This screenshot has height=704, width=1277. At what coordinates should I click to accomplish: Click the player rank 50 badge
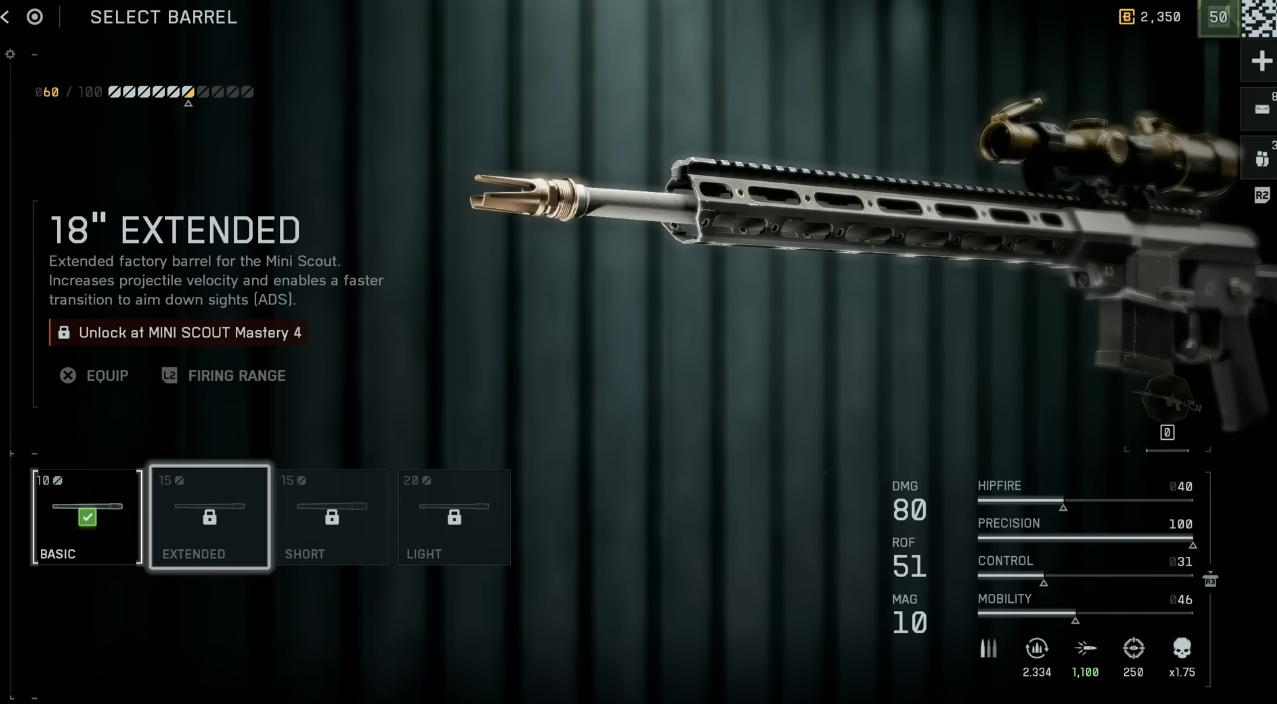click(x=1218, y=17)
